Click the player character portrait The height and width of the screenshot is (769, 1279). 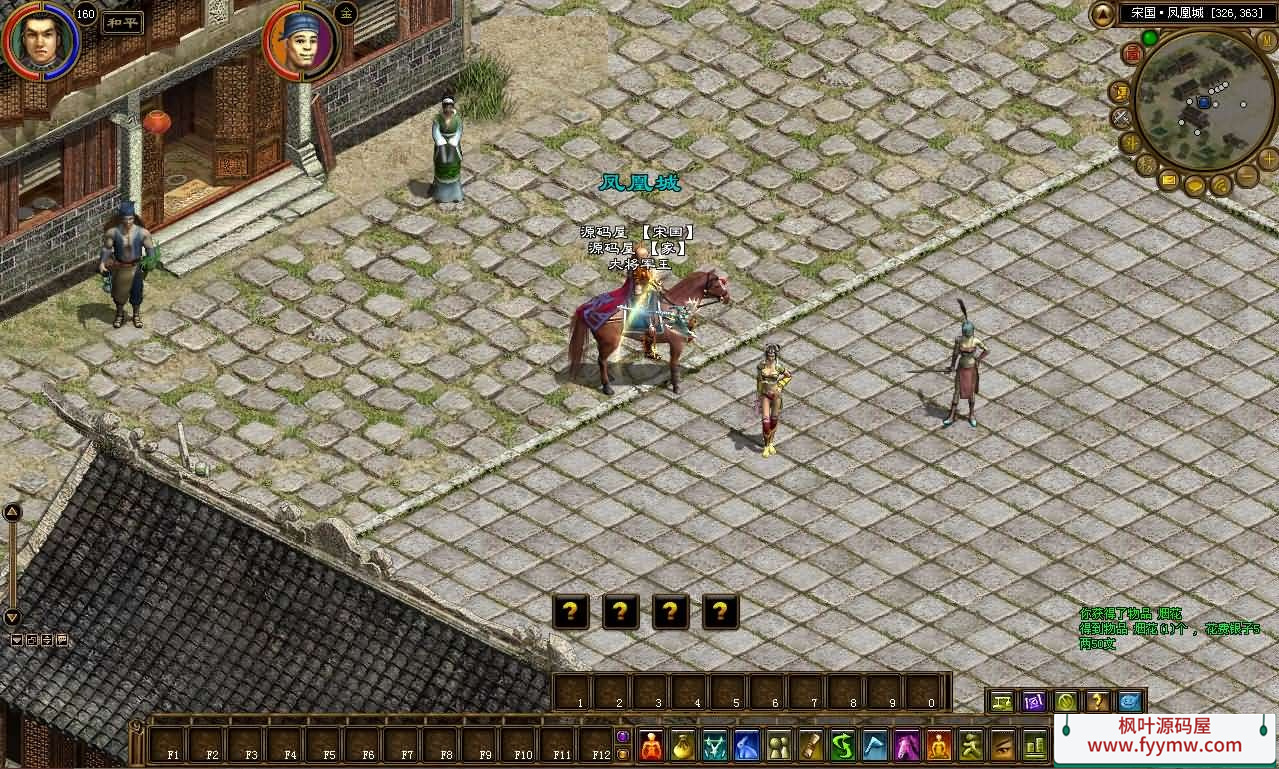click(40, 40)
